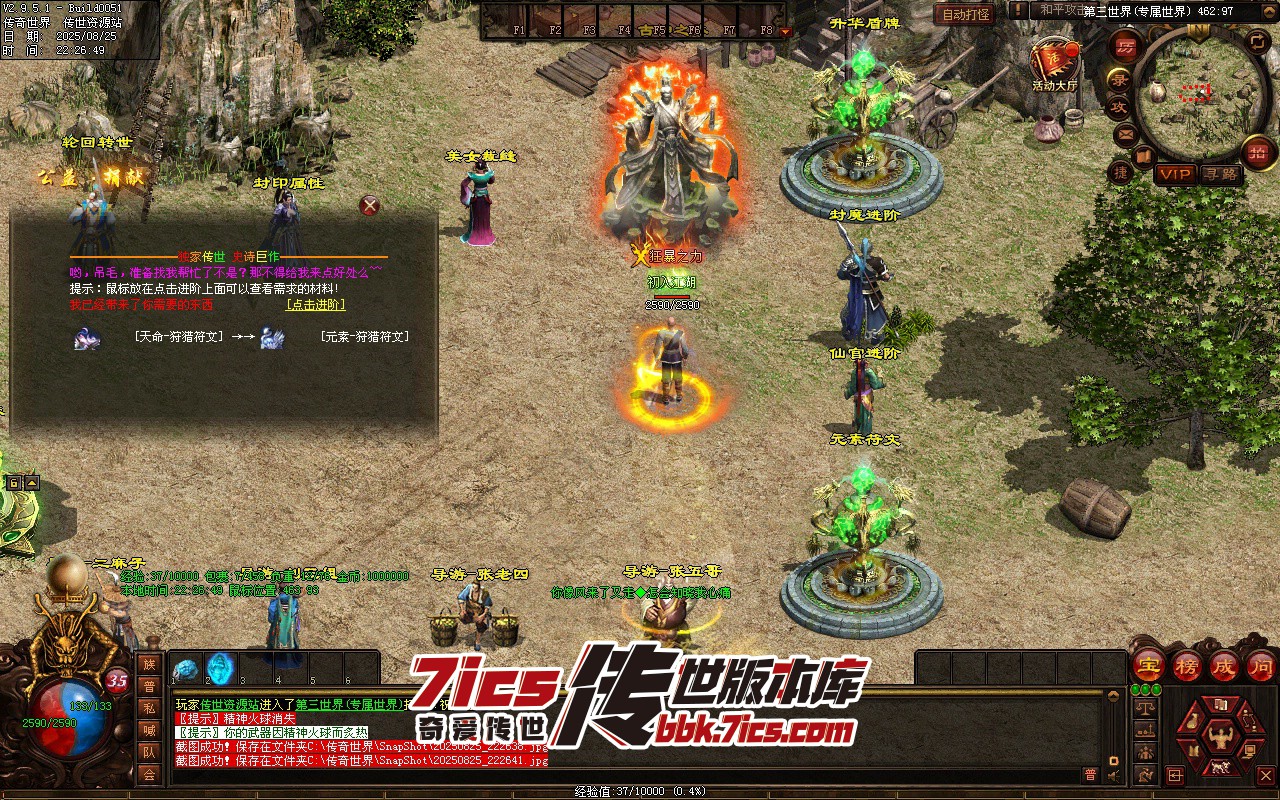1280x800 pixels.
Task: Open the VIP panel
Action: [x=1175, y=174]
